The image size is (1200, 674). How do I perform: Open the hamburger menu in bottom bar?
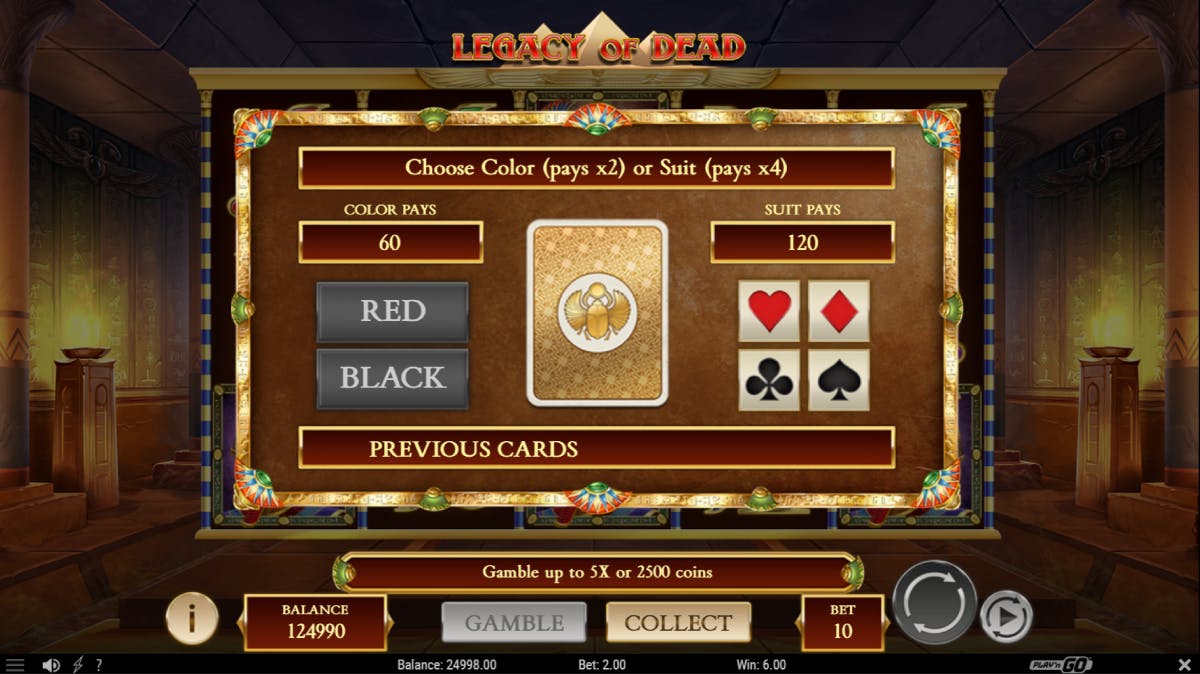[15, 665]
